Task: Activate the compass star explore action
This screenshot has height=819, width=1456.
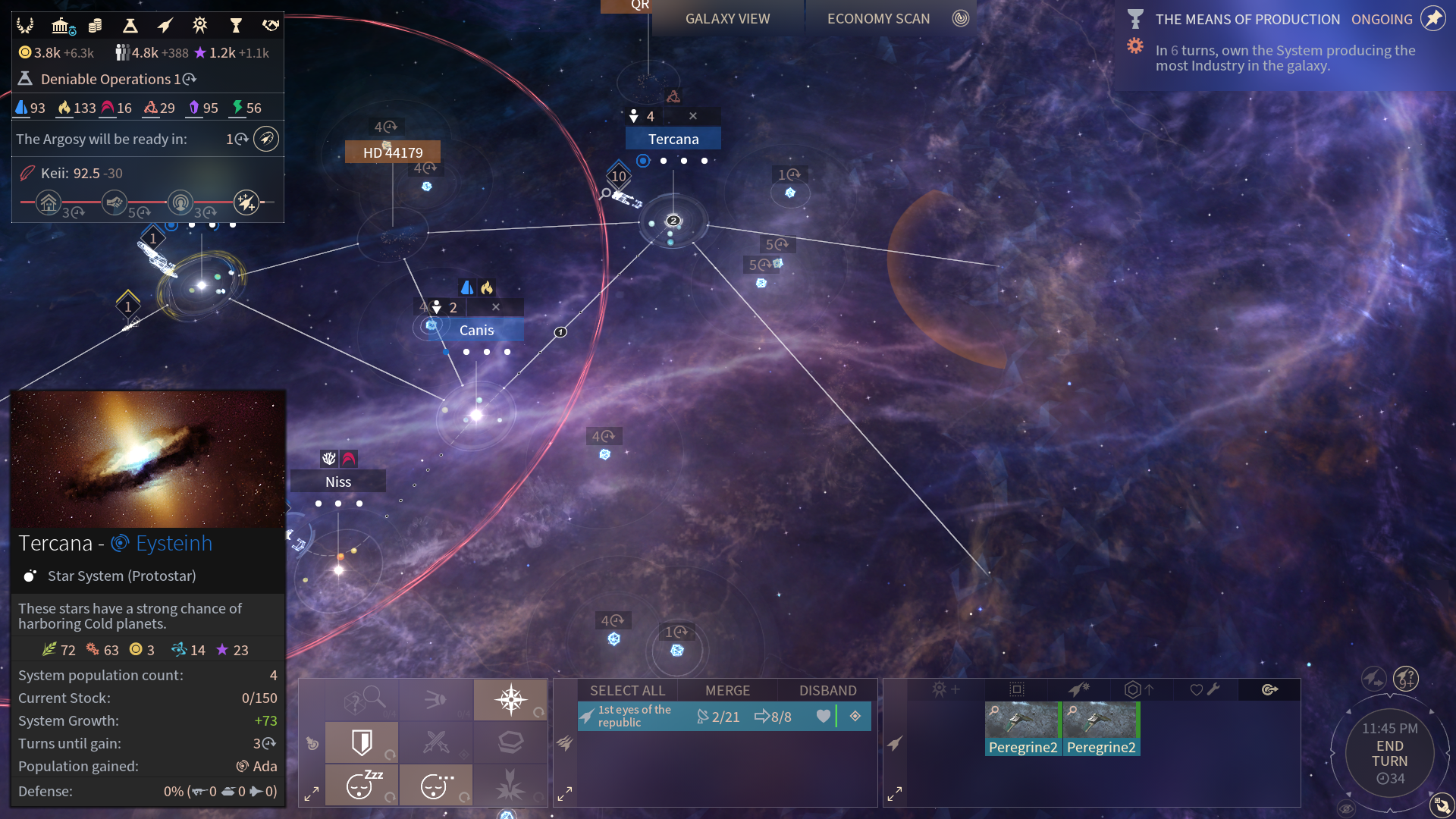Action: (x=510, y=699)
